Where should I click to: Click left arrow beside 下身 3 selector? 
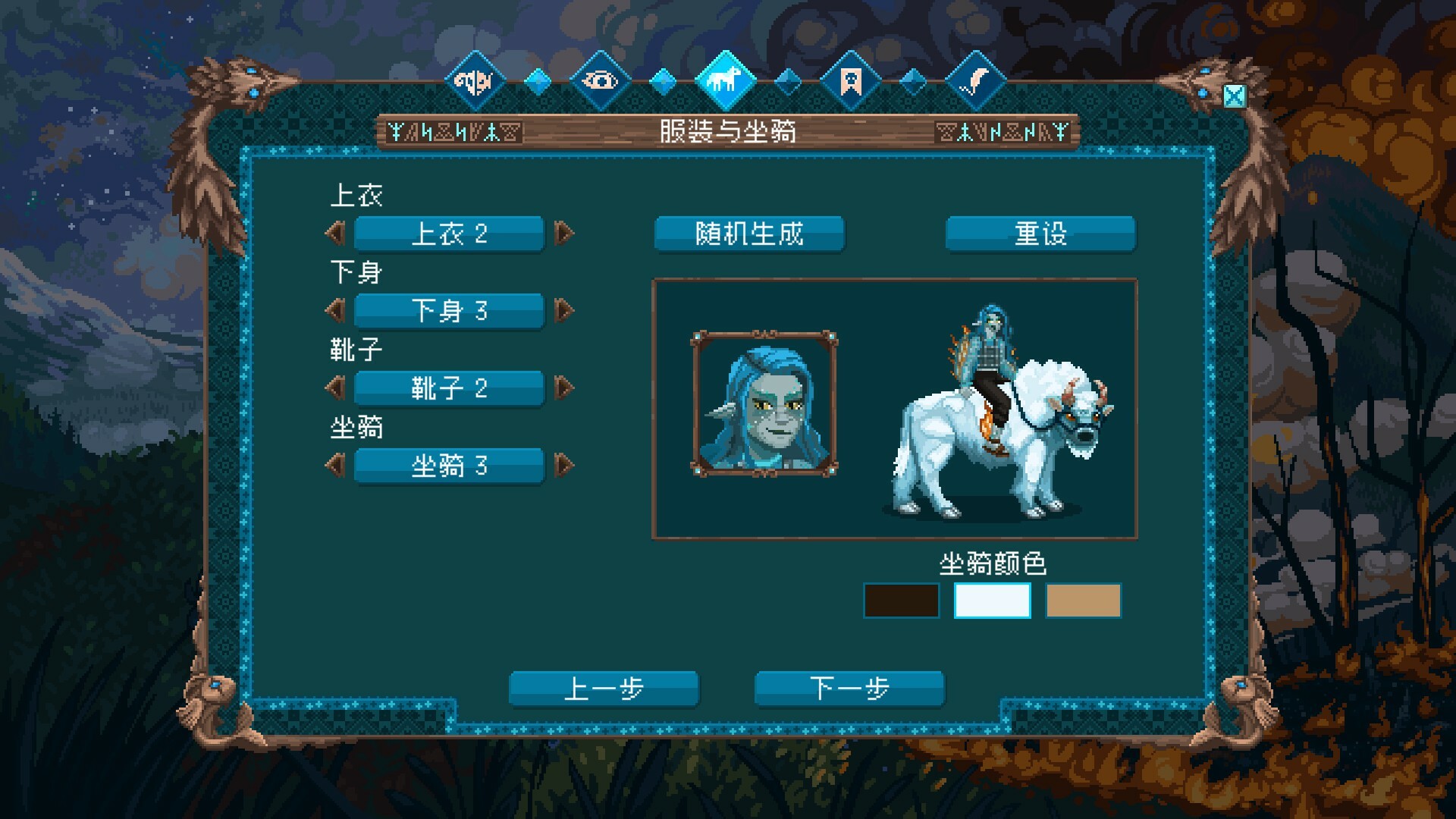(336, 311)
